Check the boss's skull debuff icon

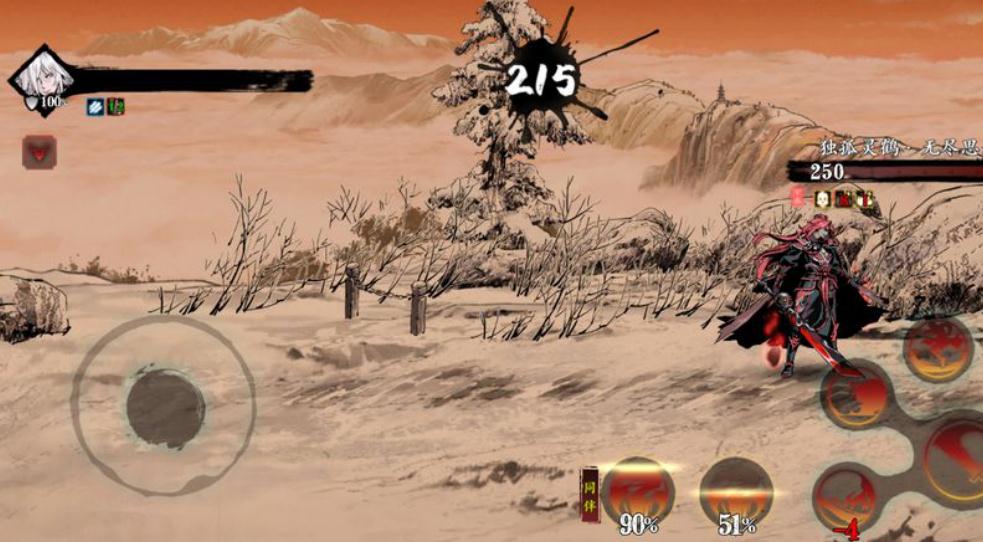[x=822, y=198]
